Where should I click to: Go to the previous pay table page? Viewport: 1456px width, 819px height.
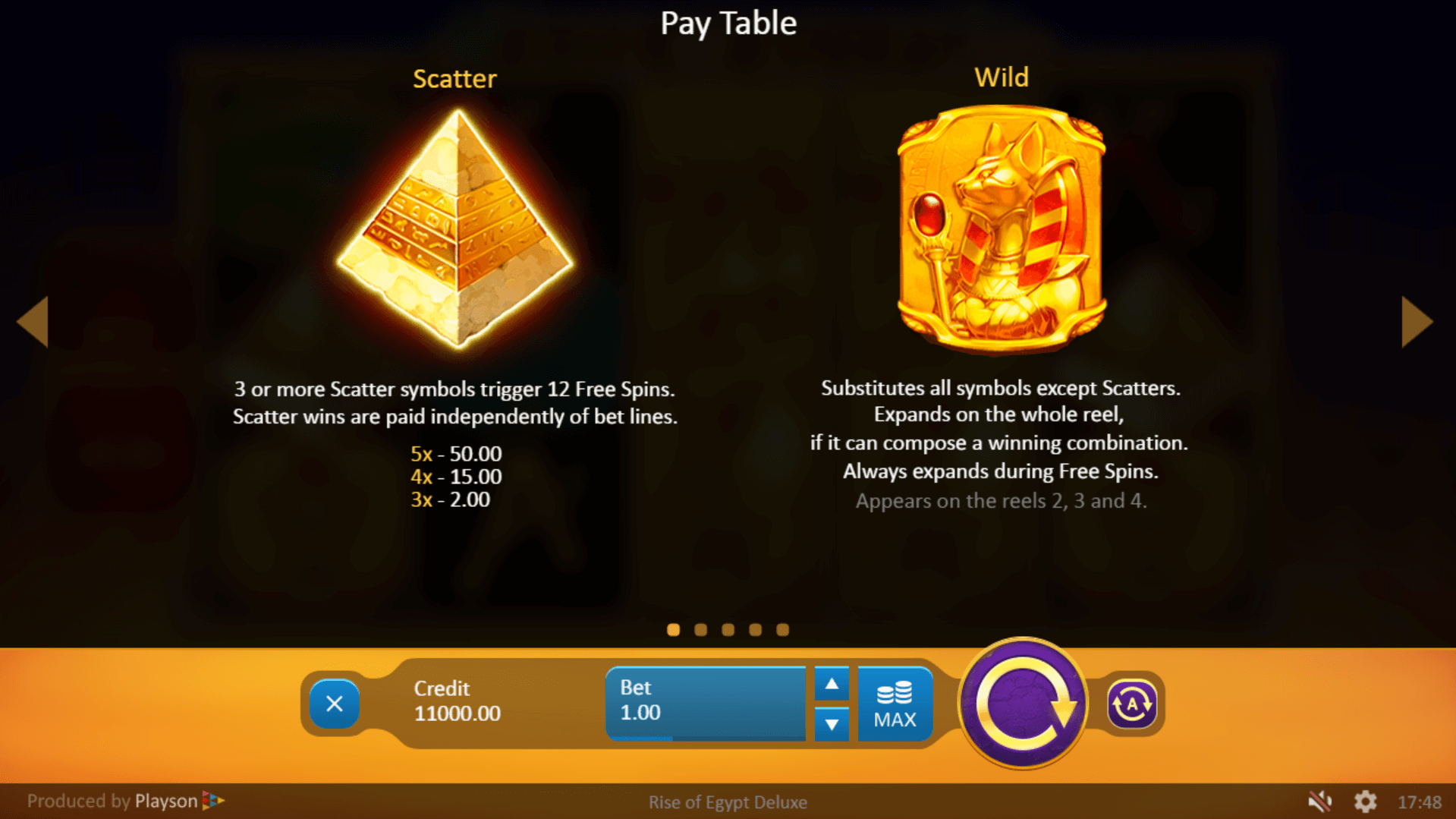(x=33, y=322)
